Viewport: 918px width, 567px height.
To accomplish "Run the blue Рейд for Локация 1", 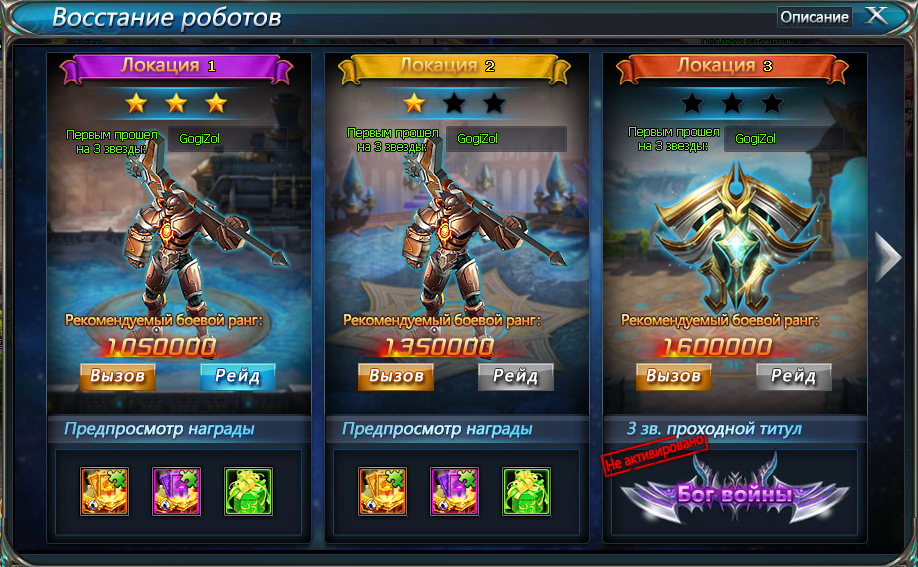I will [x=237, y=376].
